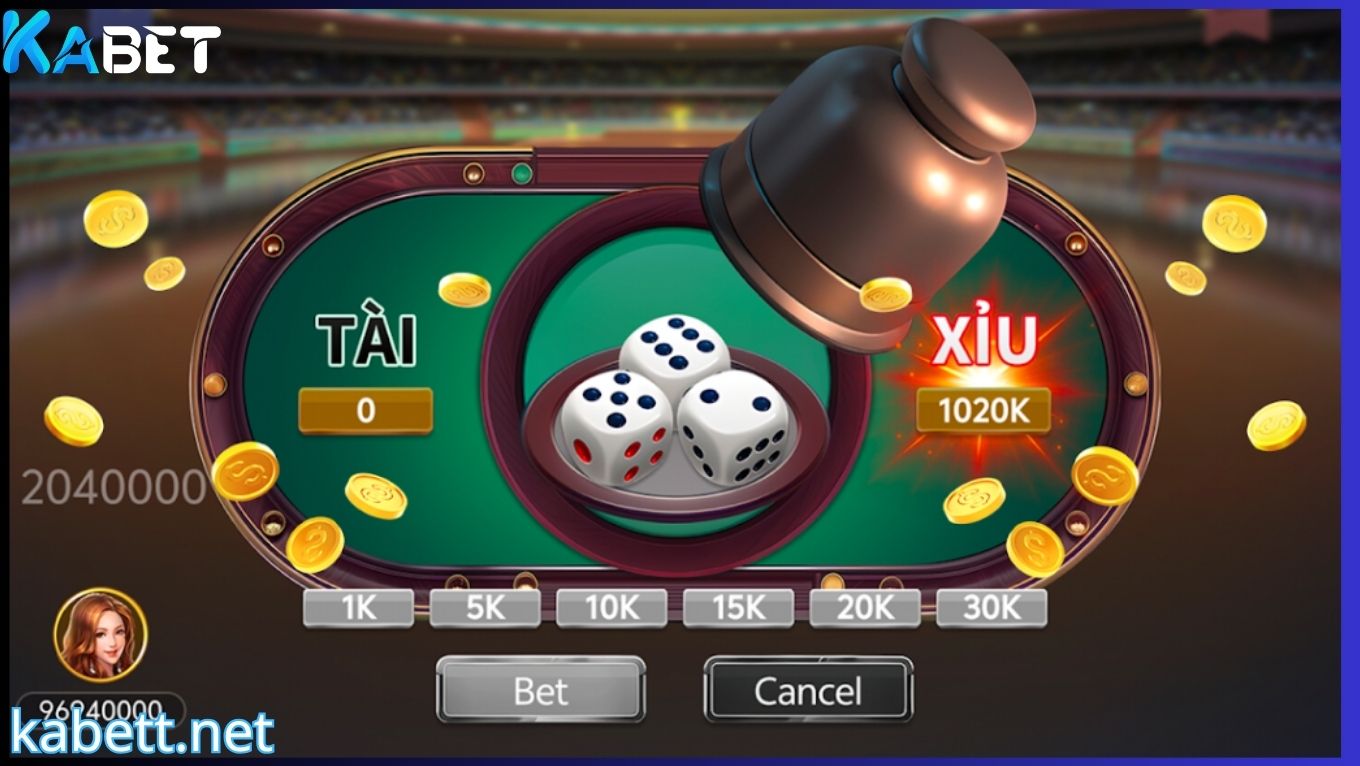Screen dimensions: 1360x766
Task: Select the 15K betting chip
Action: [740, 606]
